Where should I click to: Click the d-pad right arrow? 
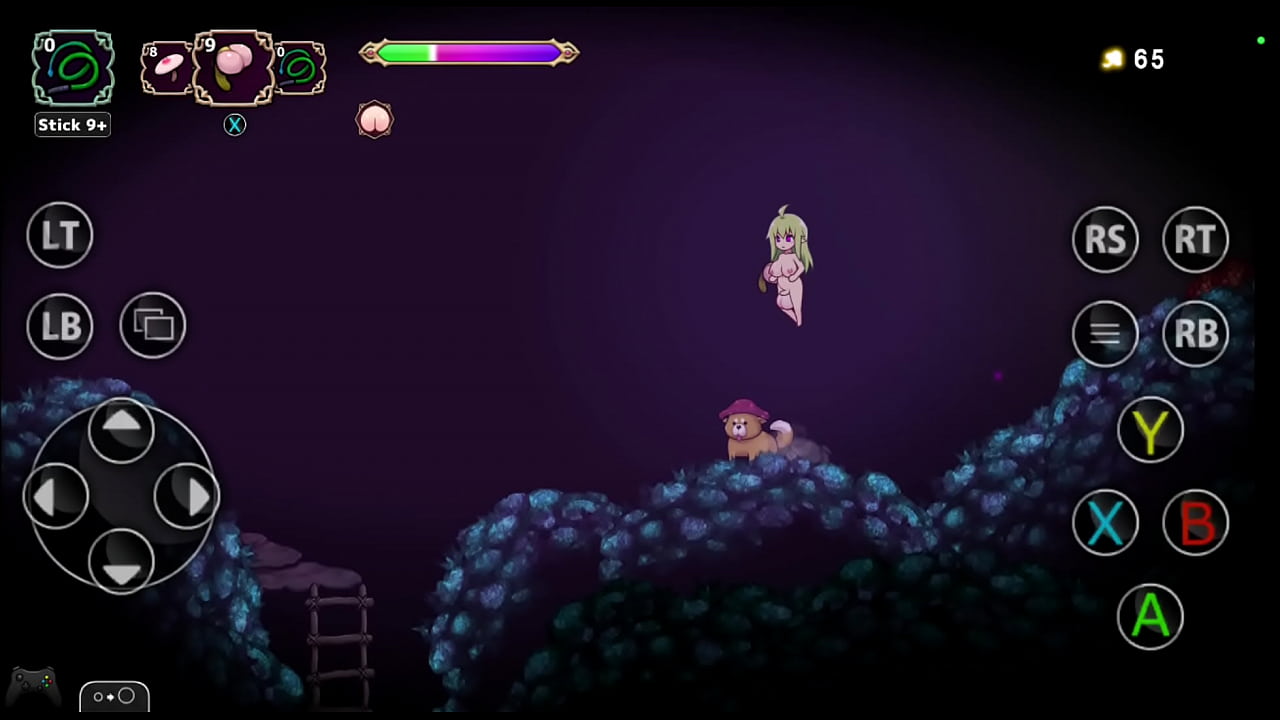coord(188,496)
